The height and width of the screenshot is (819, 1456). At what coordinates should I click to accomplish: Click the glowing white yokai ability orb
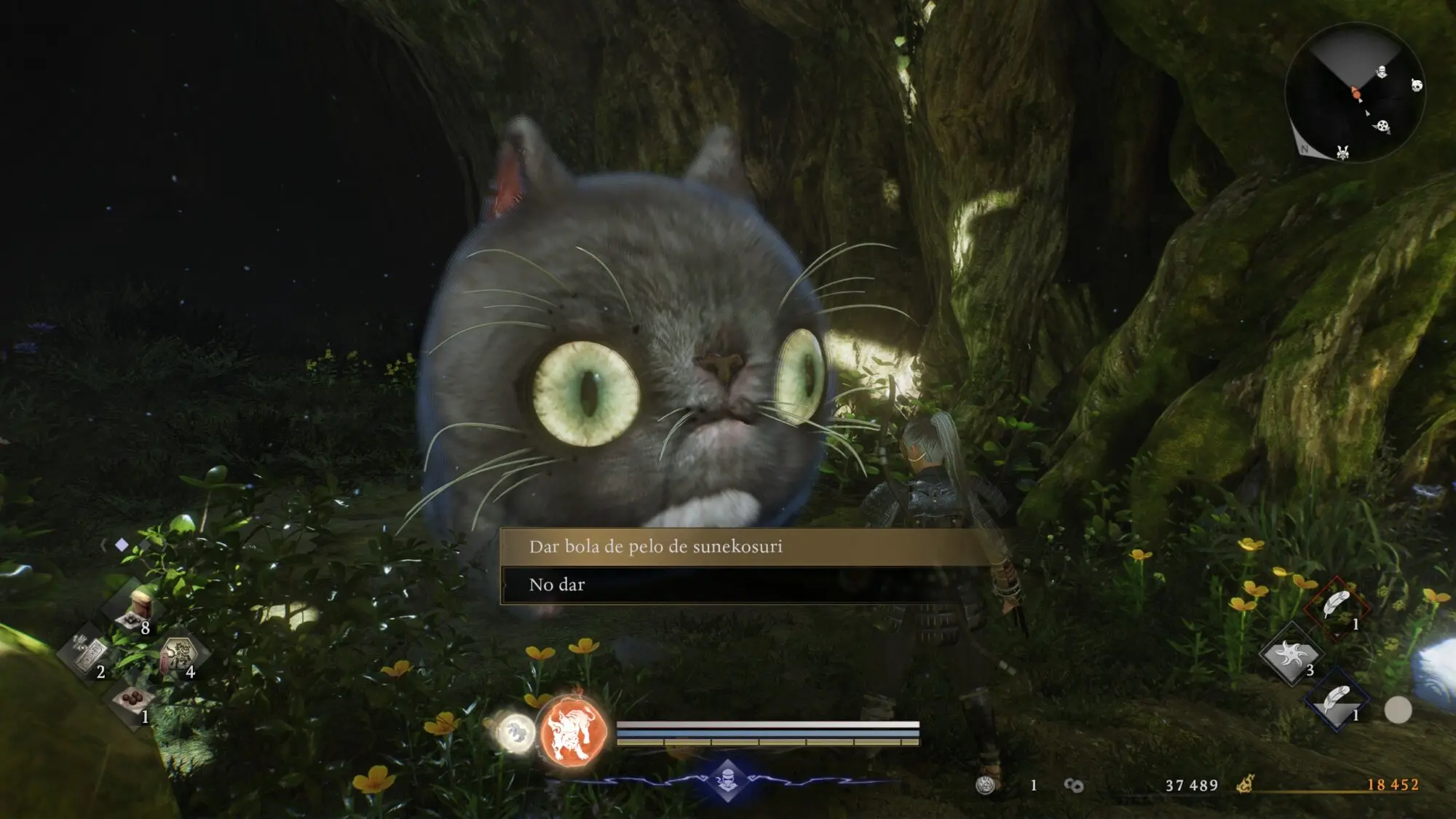515,730
